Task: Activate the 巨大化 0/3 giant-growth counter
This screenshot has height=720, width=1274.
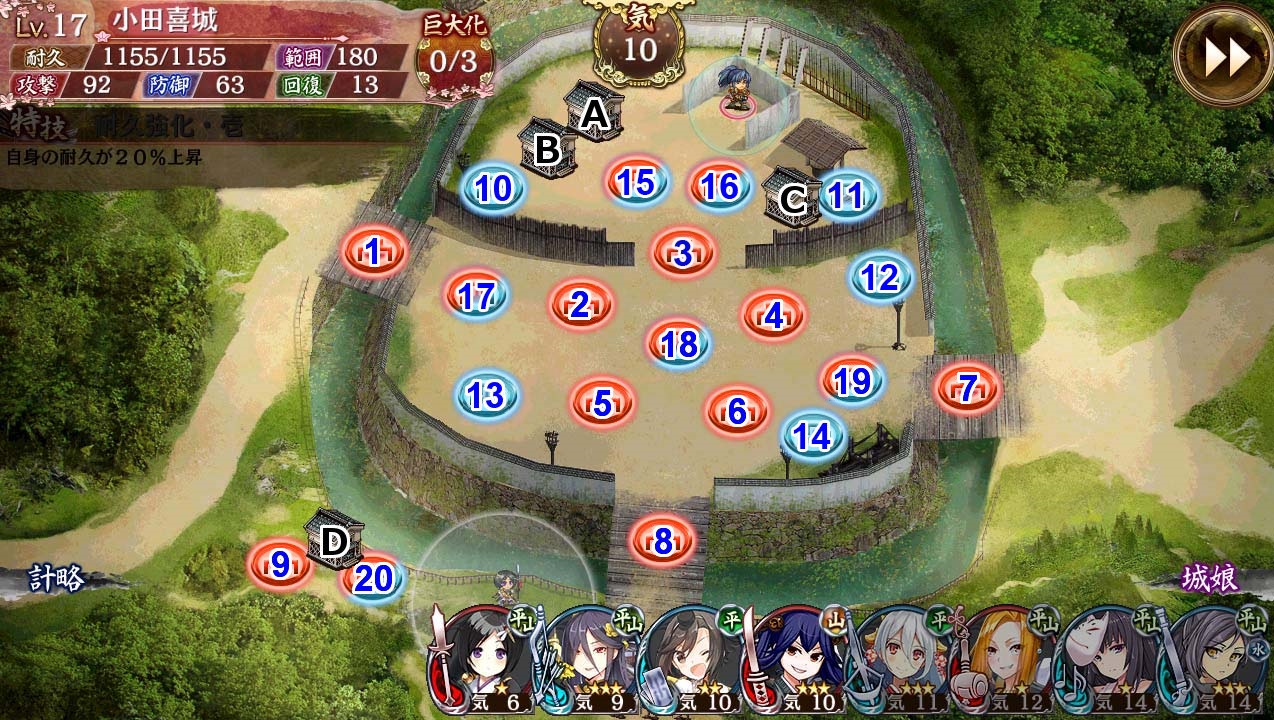Action: pos(458,58)
